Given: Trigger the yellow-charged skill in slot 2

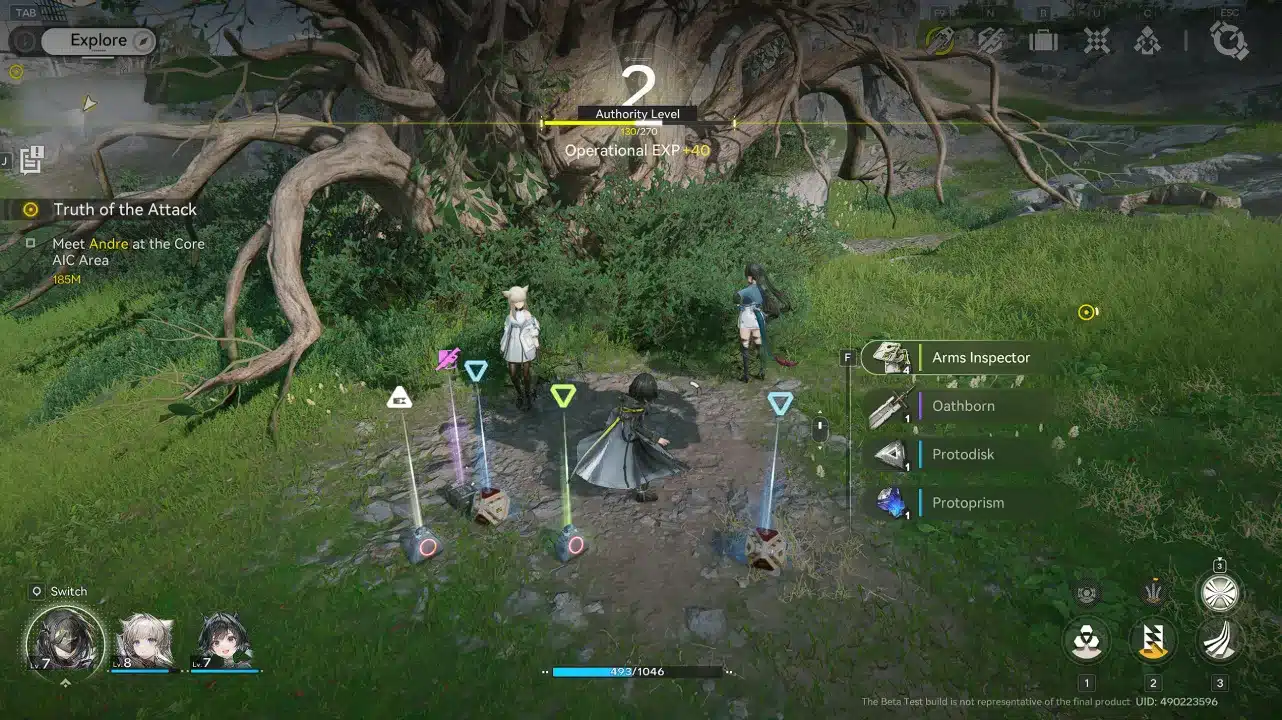Looking at the screenshot, I should click(1151, 641).
